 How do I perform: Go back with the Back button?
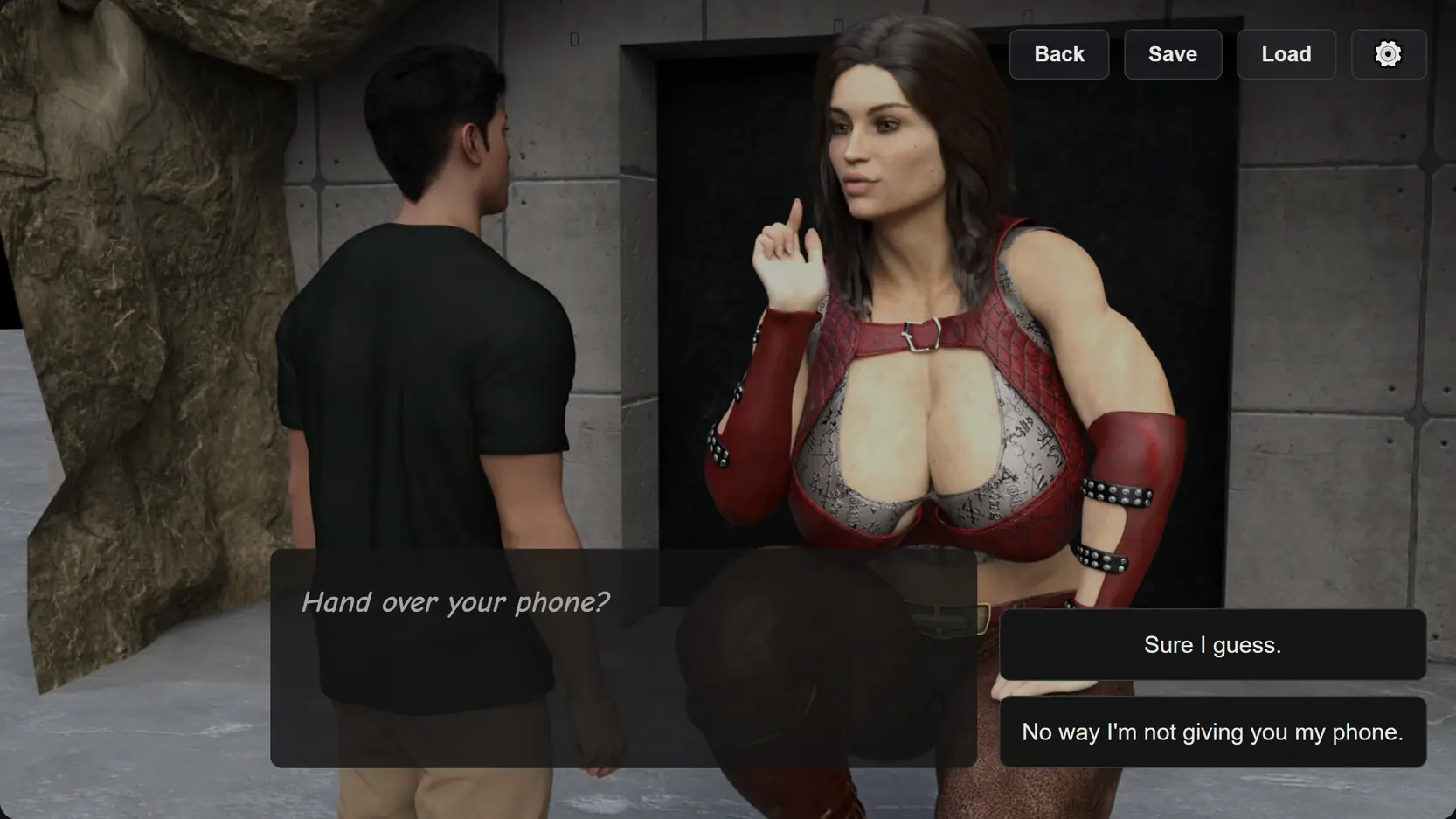1059,54
